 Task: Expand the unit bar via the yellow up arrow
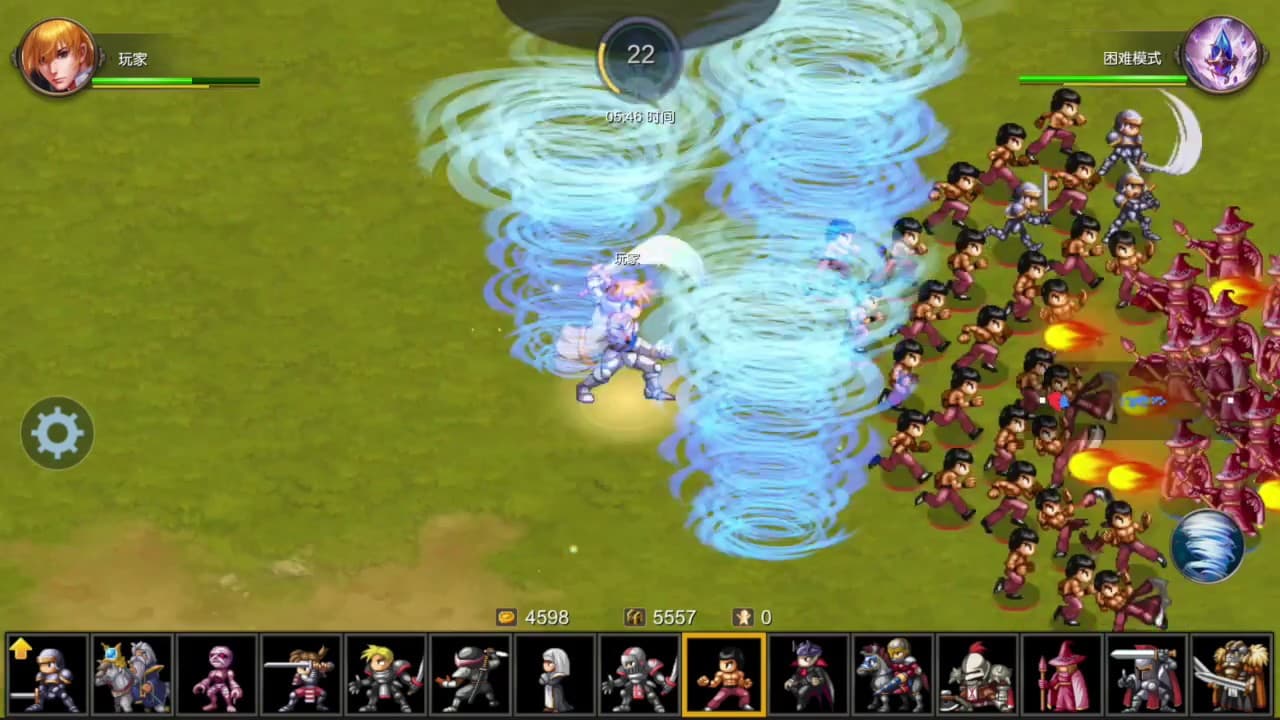tap(20, 648)
